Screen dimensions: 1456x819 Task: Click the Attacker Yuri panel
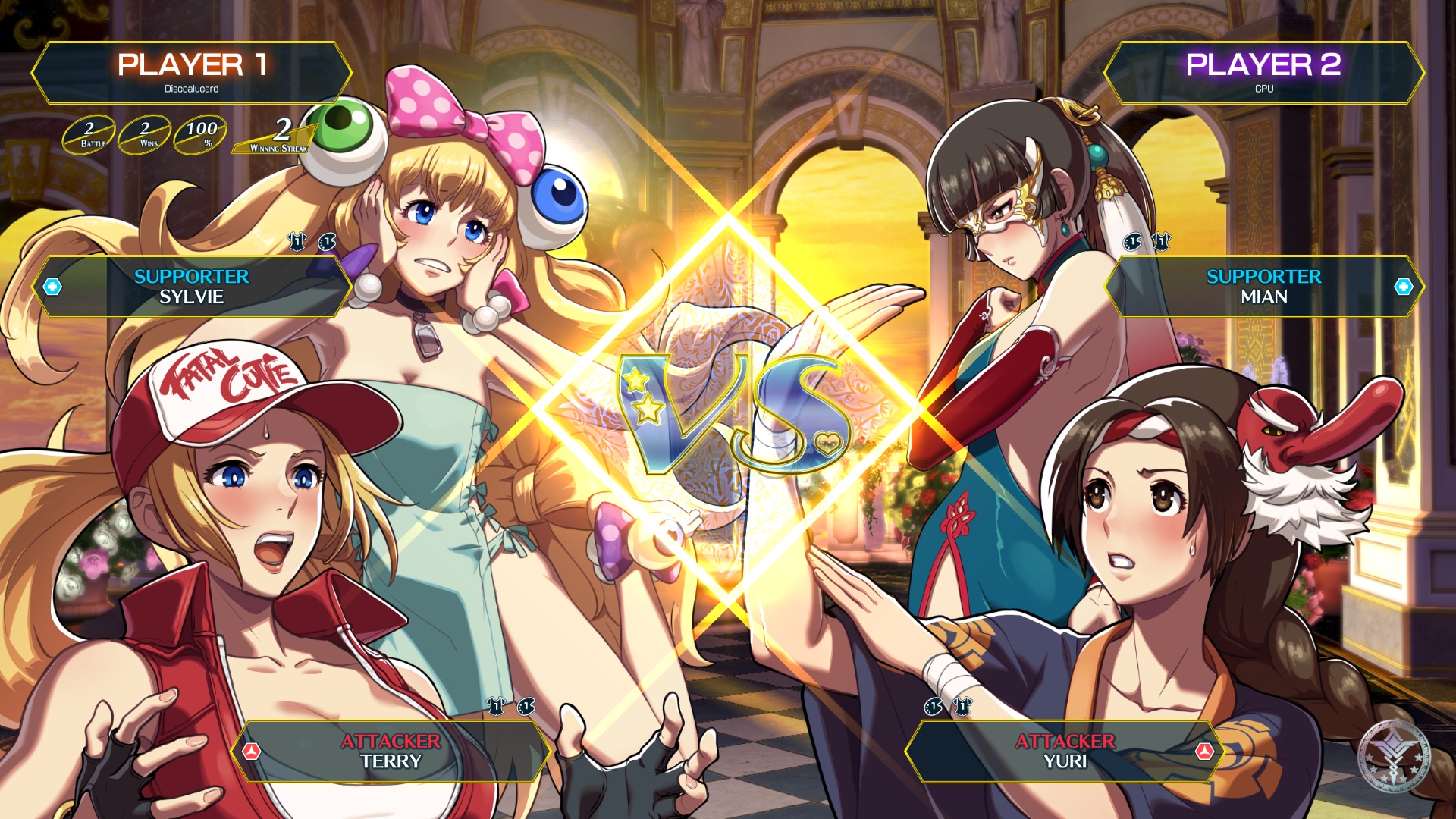(x=1065, y=751)
